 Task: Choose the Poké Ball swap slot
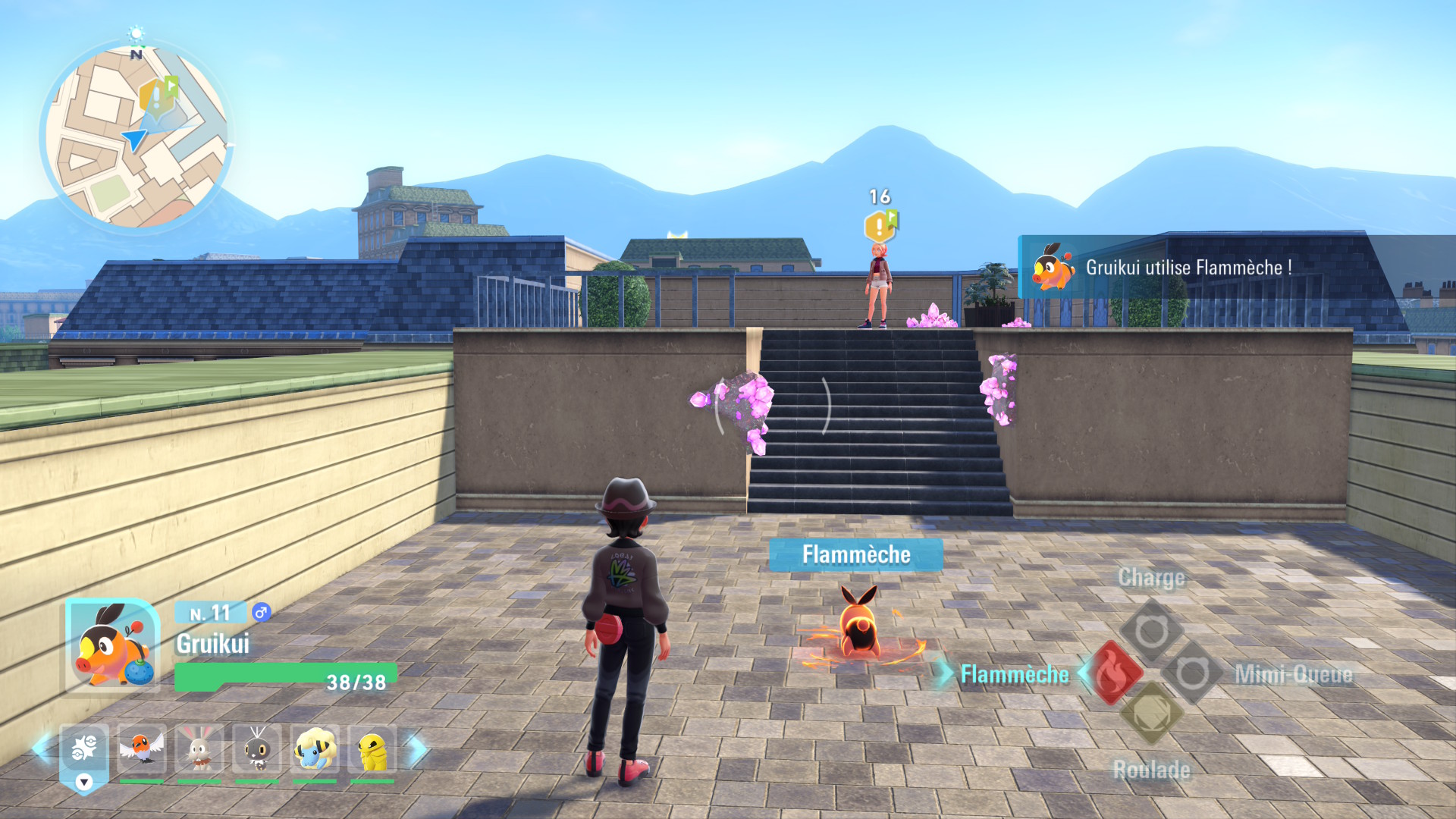tap(83, 750)
